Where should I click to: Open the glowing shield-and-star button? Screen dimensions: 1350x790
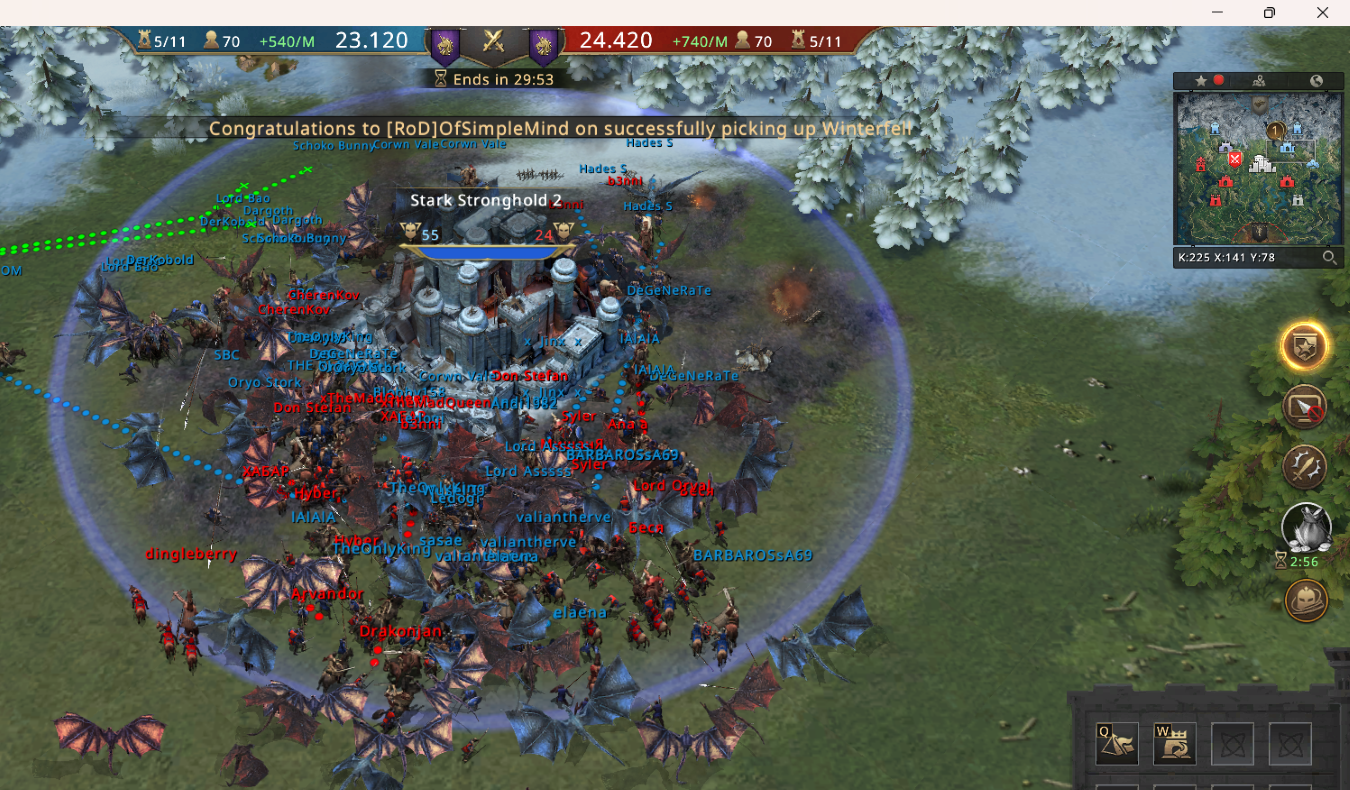(x=1305, y=347)
